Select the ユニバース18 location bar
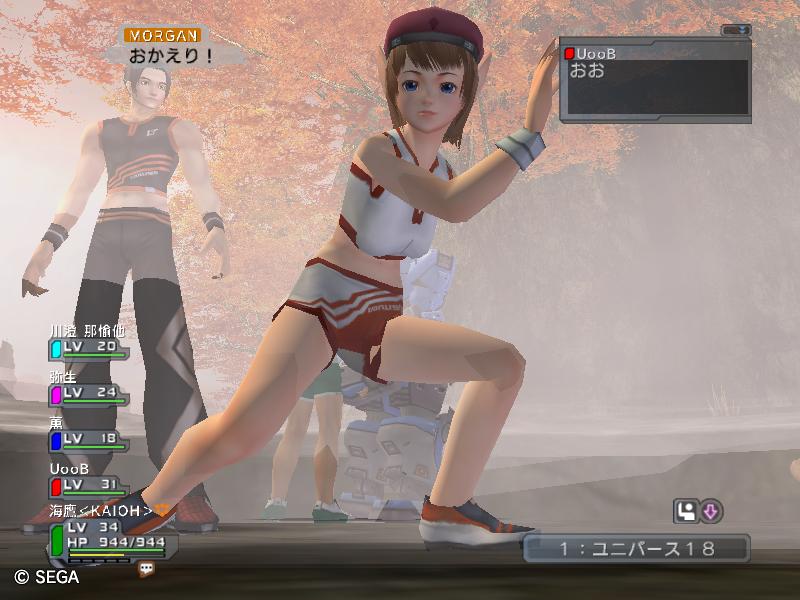The image size is (800, 600). [636, 548]
